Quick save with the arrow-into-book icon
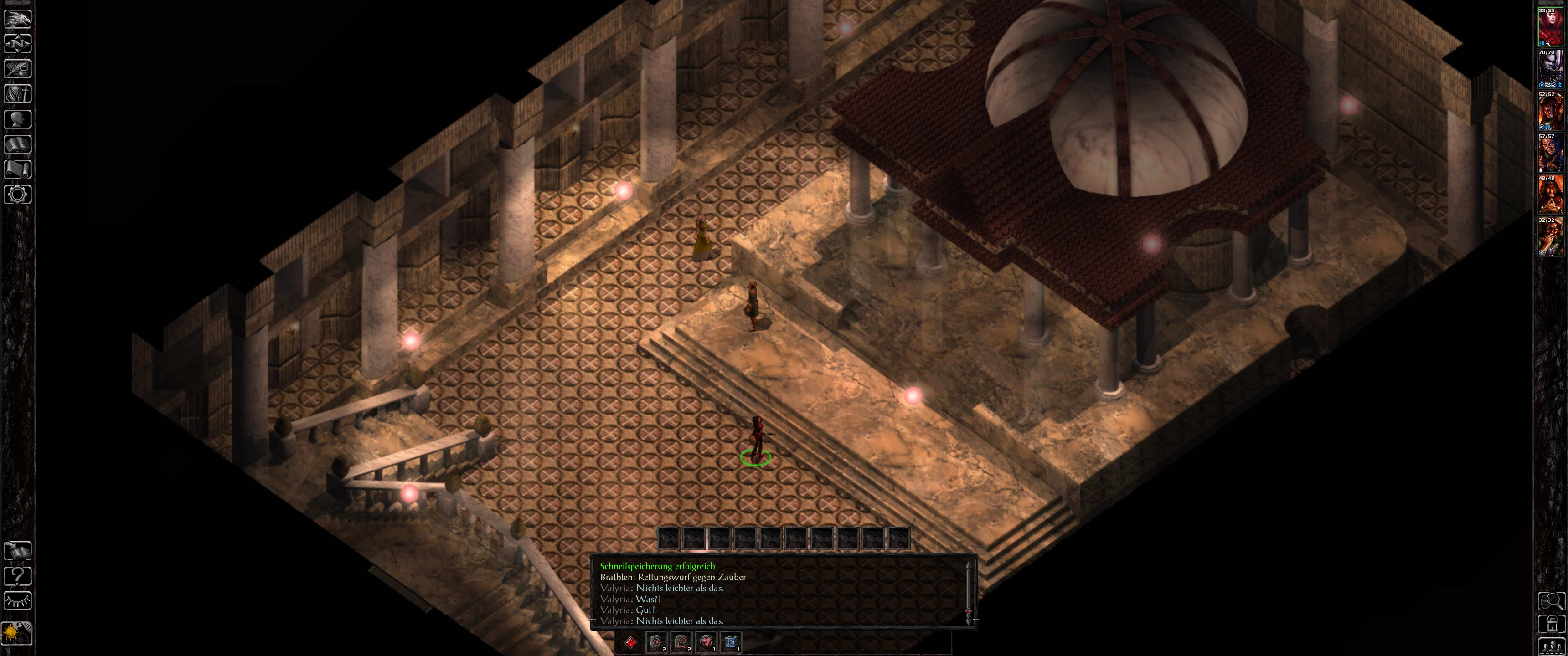This screenshot has height=656, width=1568. (x=18, y=551)
